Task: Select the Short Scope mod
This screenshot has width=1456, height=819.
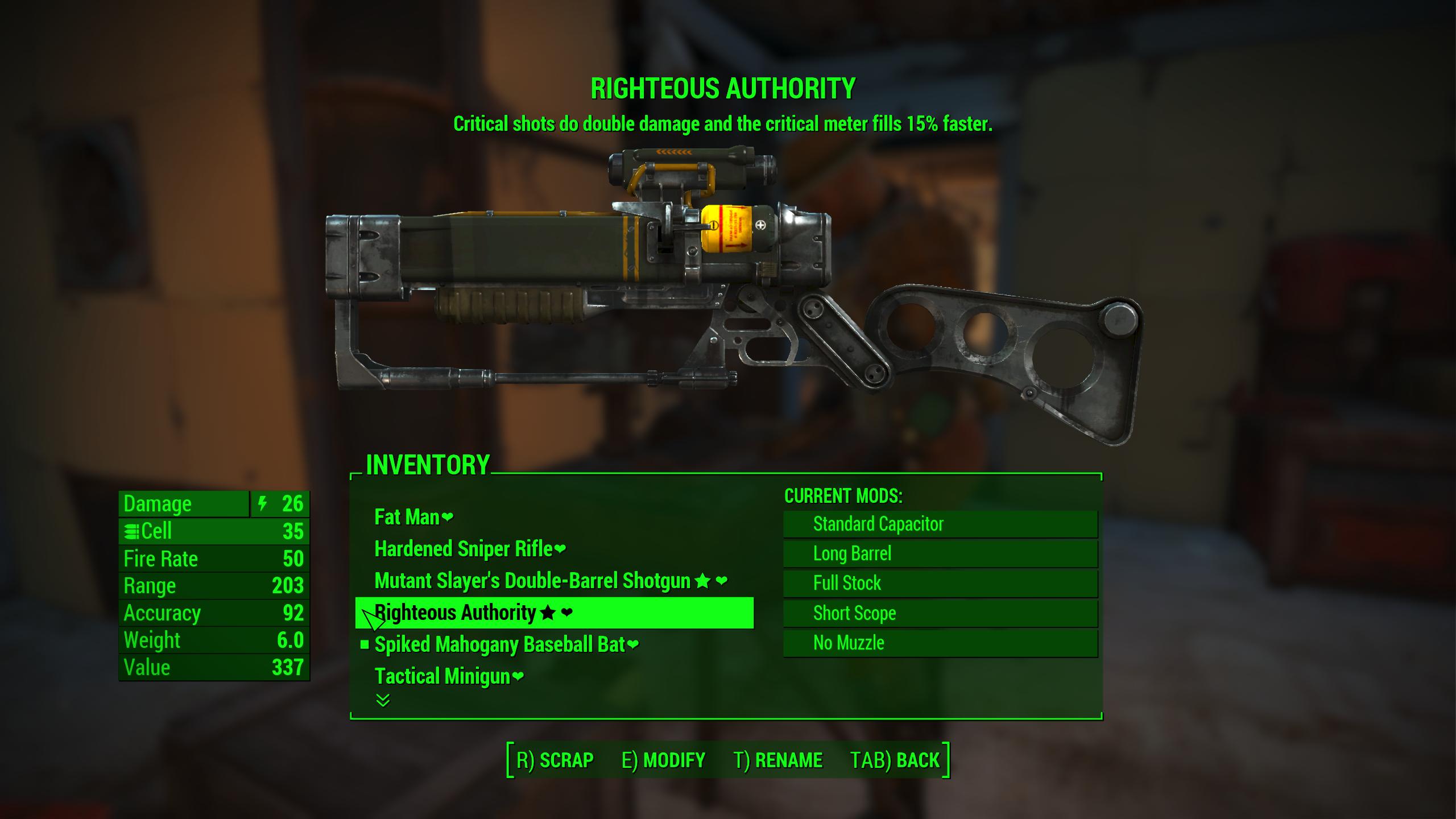Action: (x=940, y=613)
